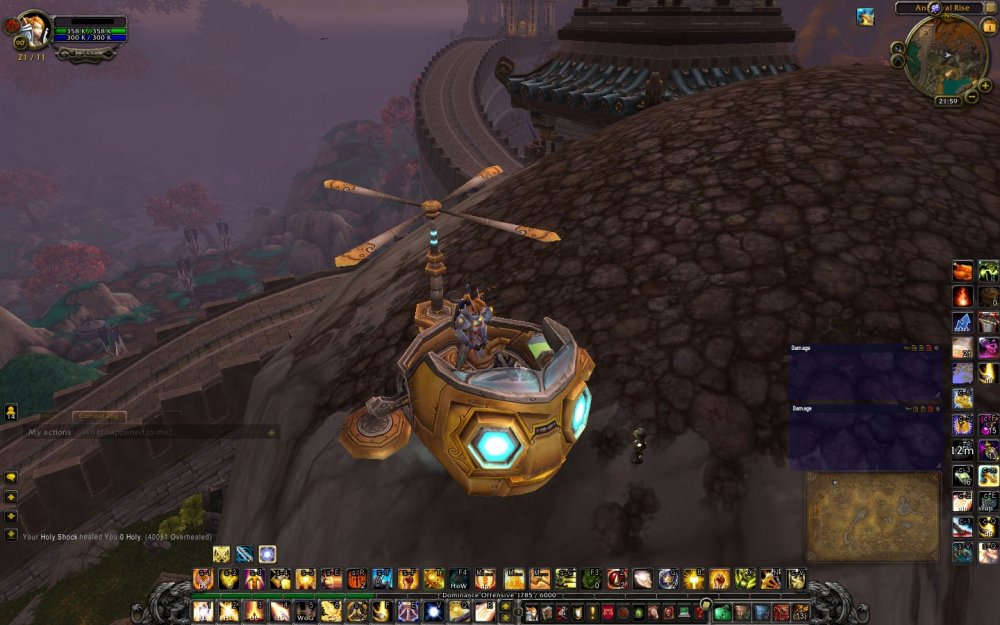Image resolution: width=1000 pixels, height=625 pixels.
Task: Select the 'My actions' combat log filter
Action: tap(50, 432)
